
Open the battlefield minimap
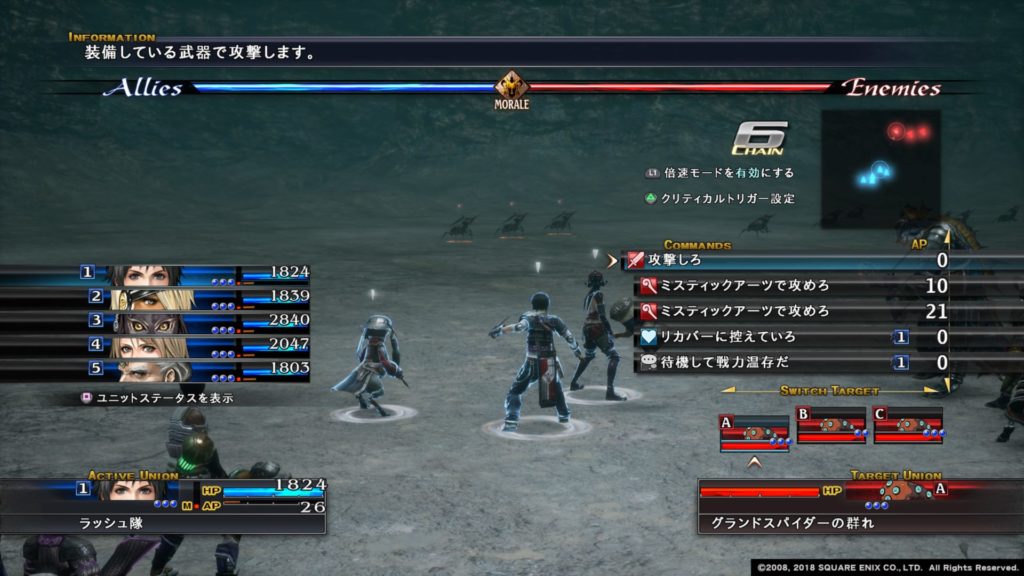coord(881,168)
